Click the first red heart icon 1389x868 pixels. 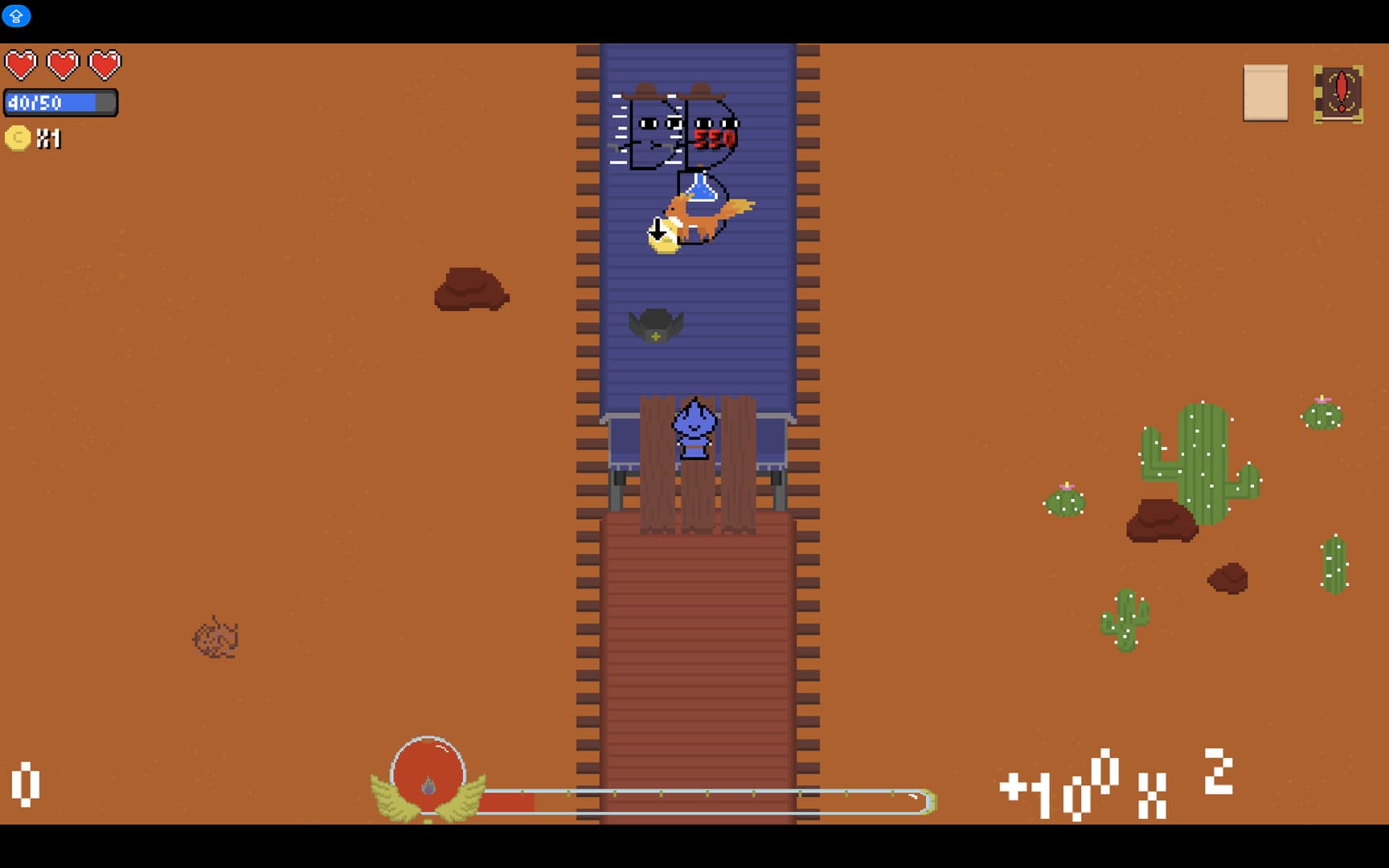click(x=22, y=63)
